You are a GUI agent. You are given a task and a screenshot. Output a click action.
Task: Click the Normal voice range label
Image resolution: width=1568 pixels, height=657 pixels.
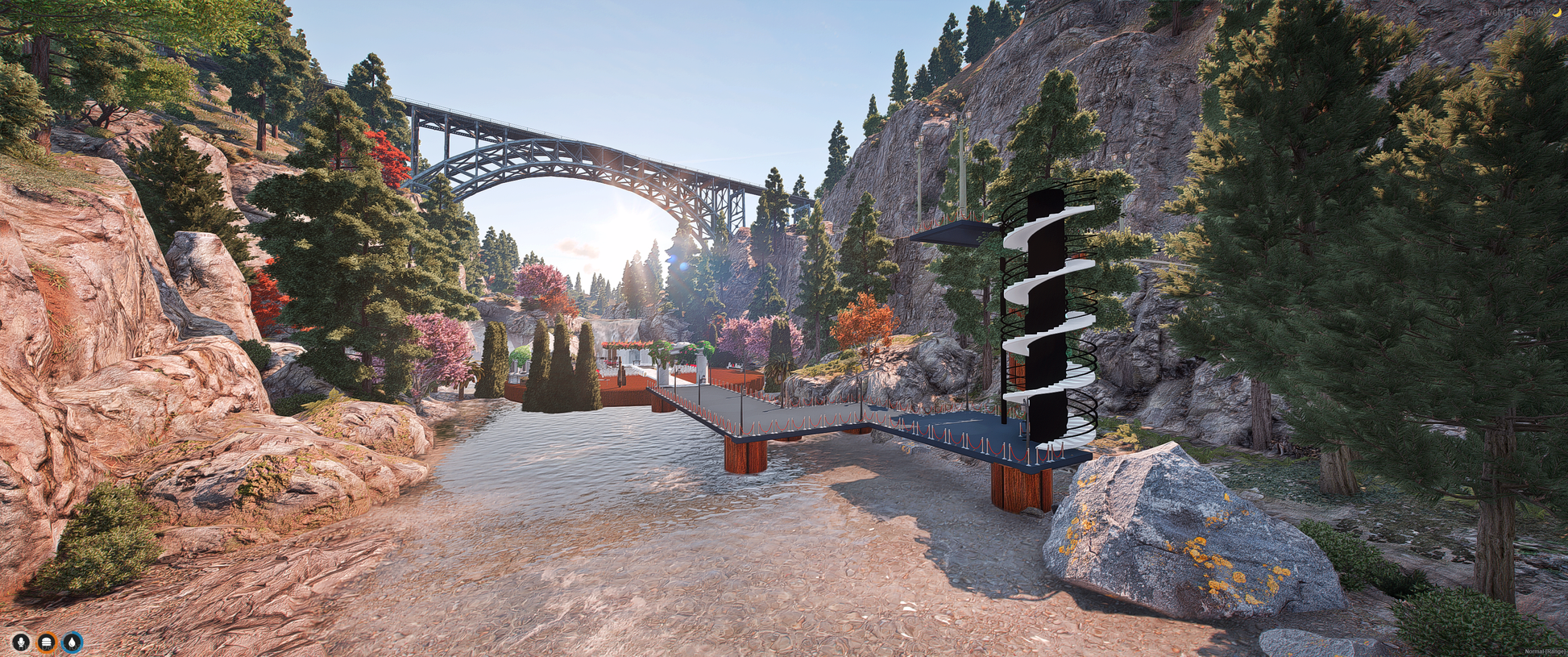(1545, 651)
